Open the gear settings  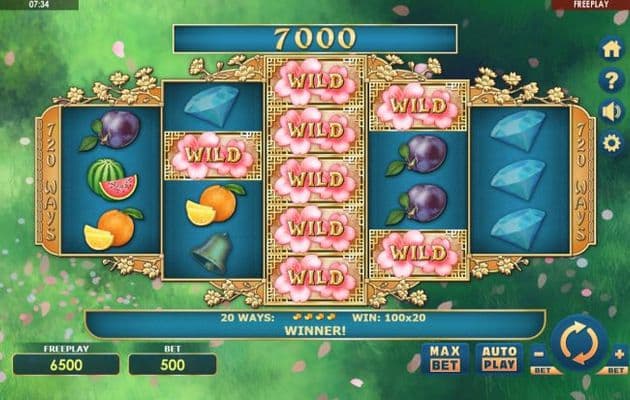point(611,143)
